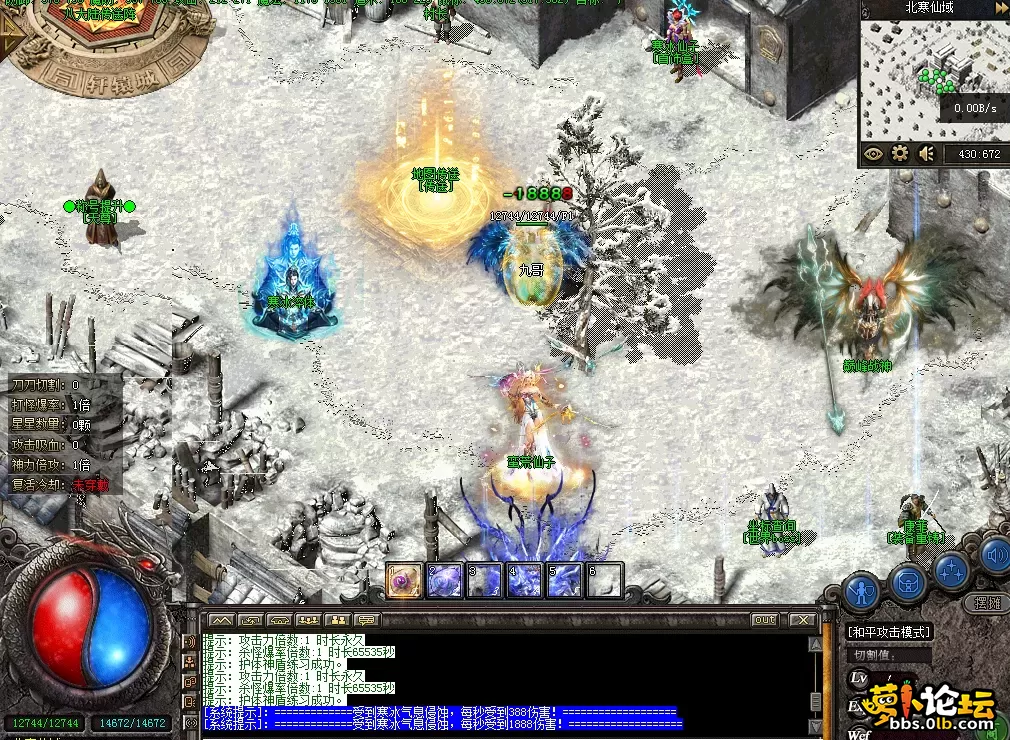
Task: Click the 'out' button on the chat bar
Action: [765, 620]
